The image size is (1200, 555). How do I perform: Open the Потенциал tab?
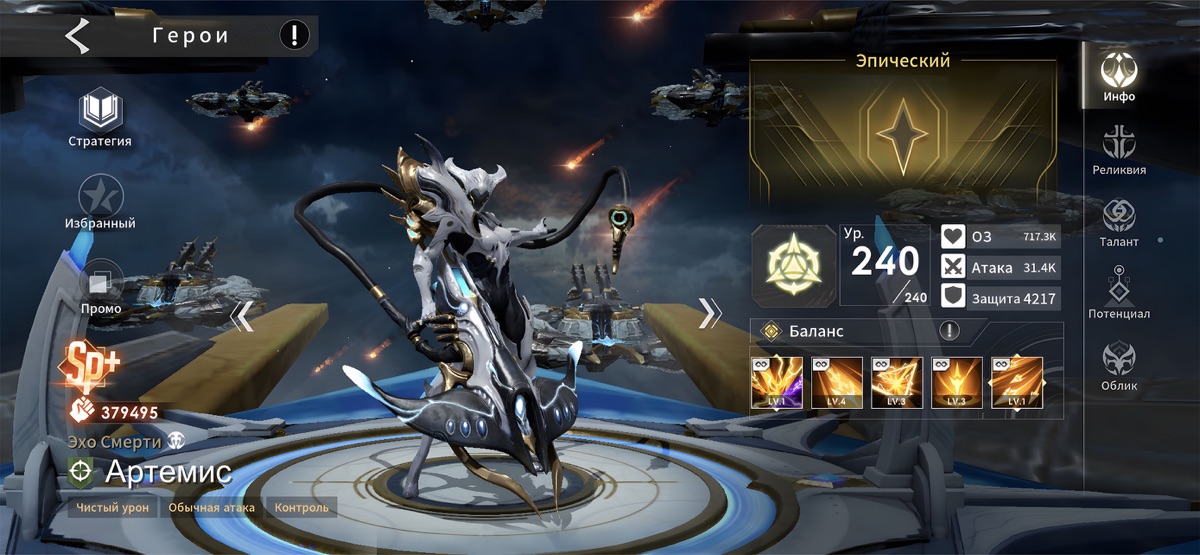1119,292
